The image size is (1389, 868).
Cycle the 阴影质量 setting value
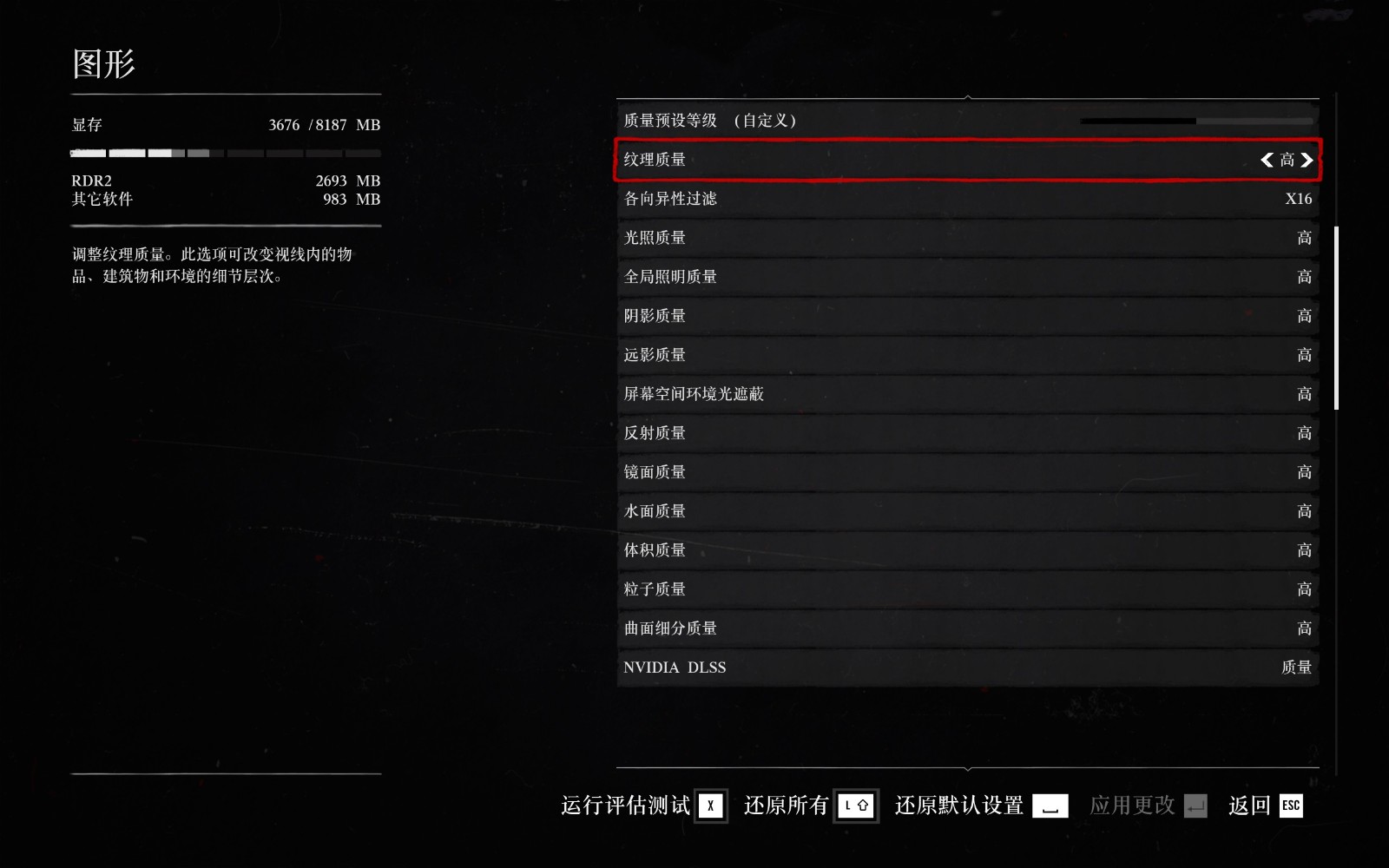(966, 316)
